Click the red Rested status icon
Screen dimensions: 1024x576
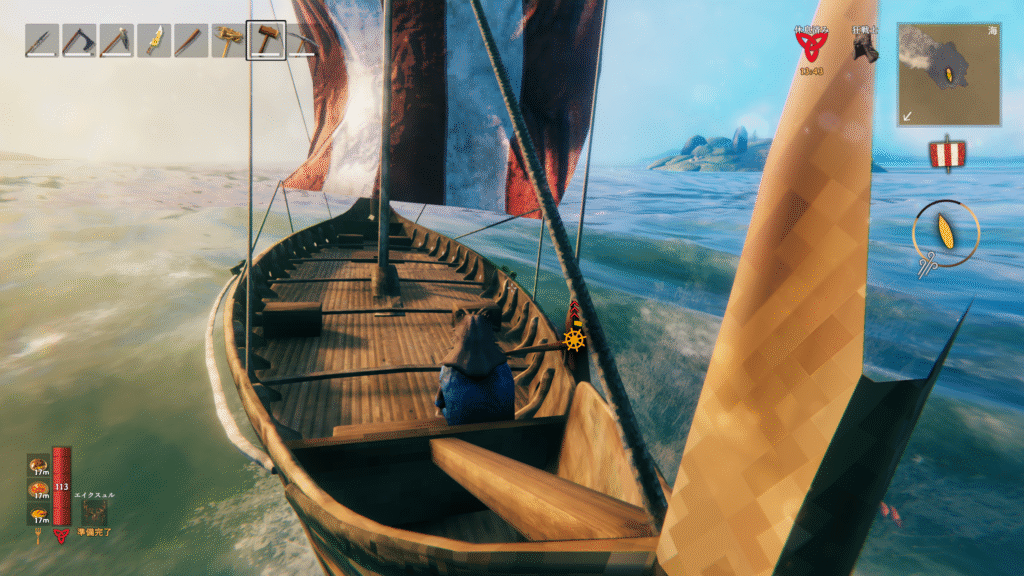(811, 44)
